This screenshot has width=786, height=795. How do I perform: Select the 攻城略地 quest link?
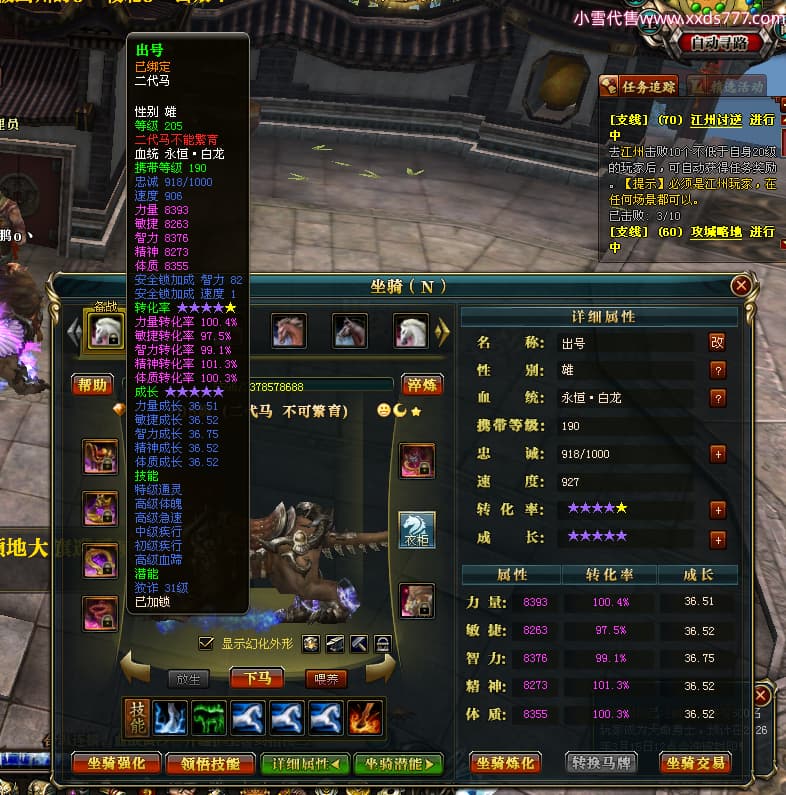(x=715, y=231)
